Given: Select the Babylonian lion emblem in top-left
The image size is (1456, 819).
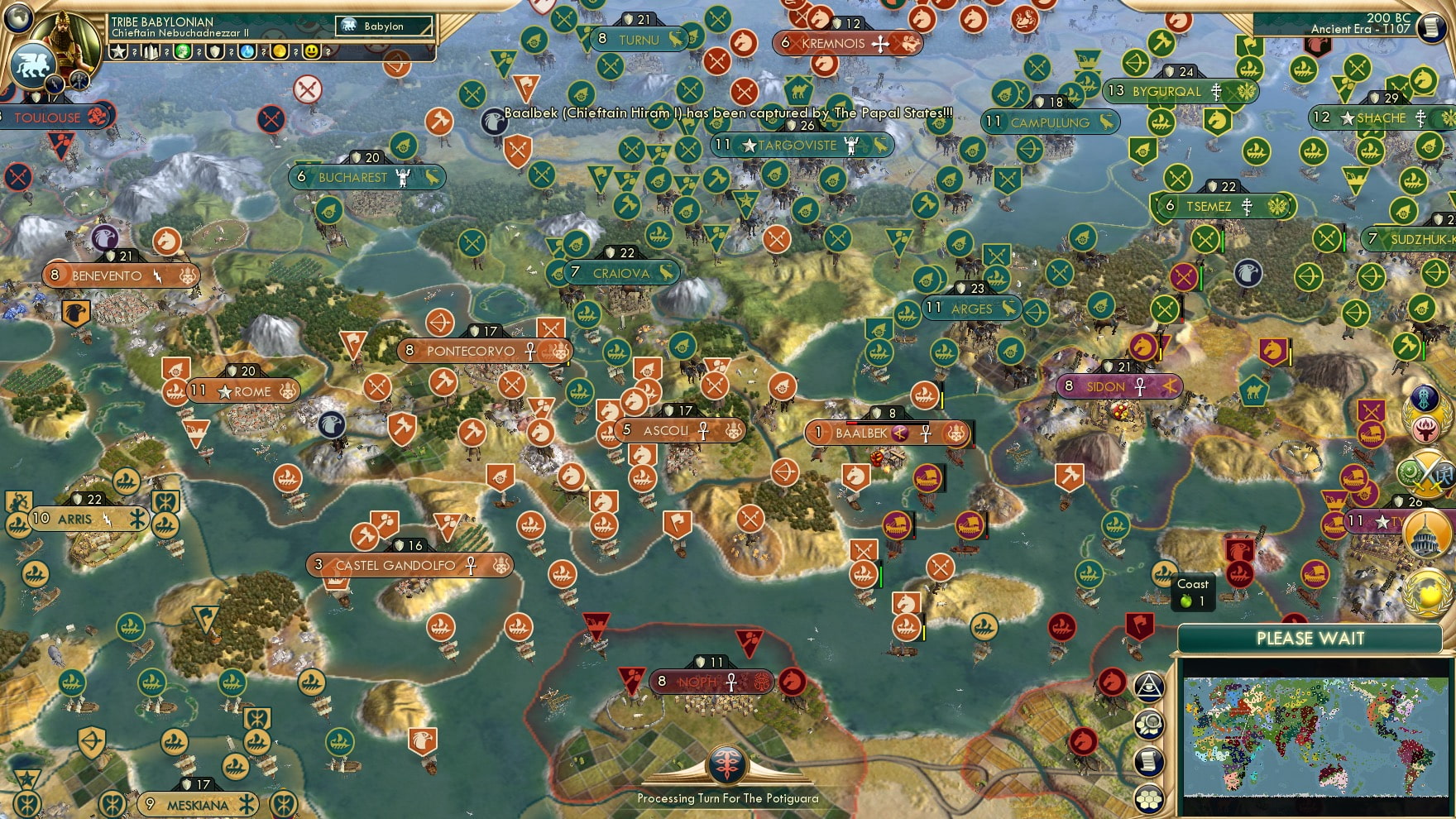Looking at the screenshot, I should point(32,64).
